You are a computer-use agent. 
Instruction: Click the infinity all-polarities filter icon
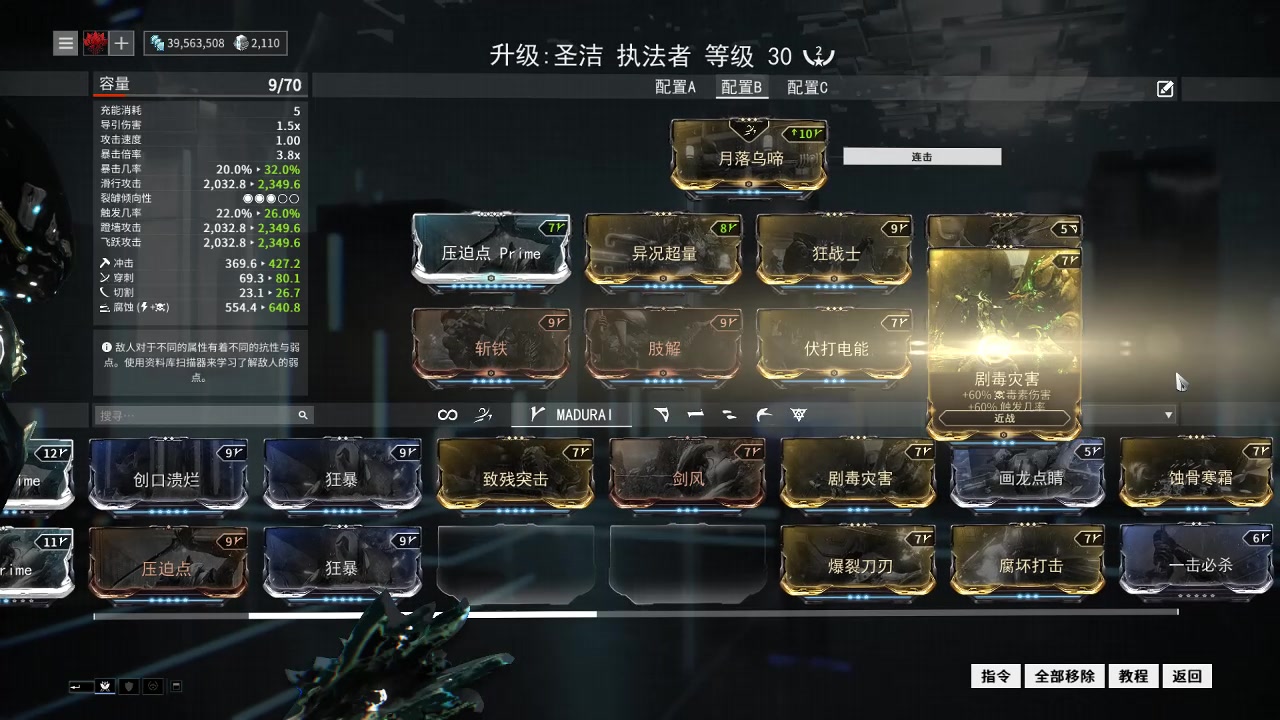447,414
